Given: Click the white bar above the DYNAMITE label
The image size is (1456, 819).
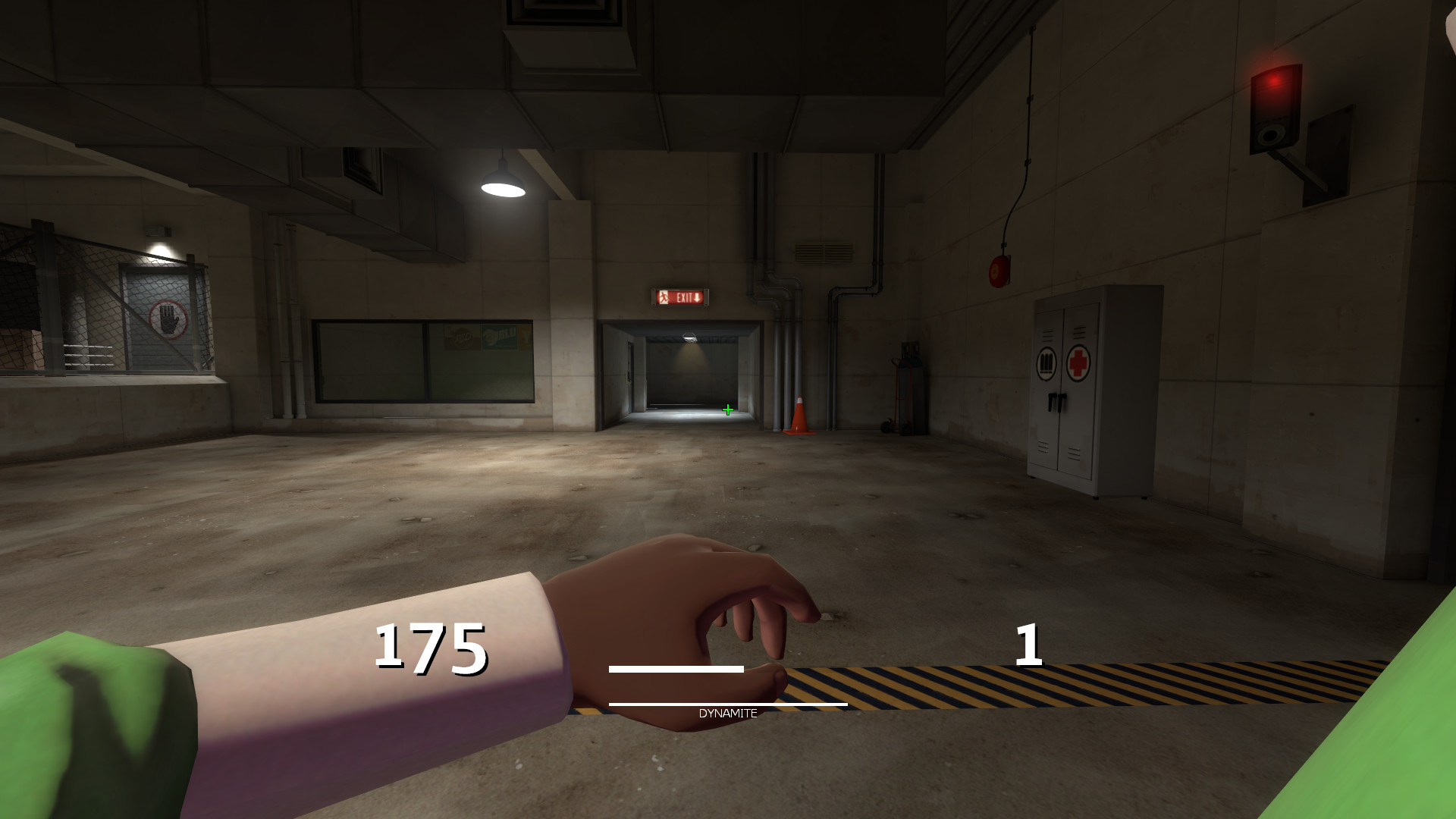Looking at the screenshot, I should click(675, 670).
